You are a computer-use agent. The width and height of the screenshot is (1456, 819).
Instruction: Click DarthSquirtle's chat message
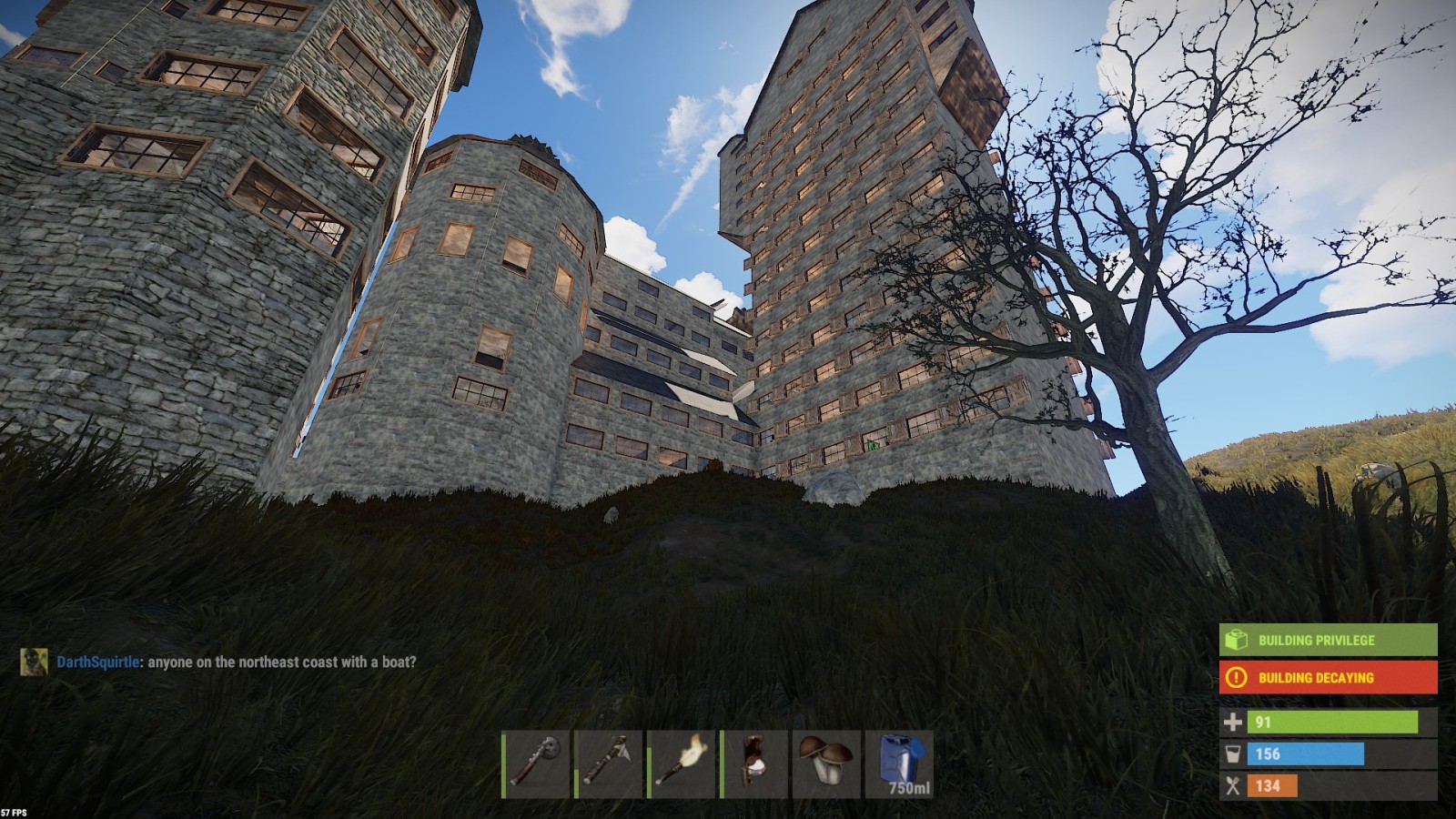tap(236, 662)
